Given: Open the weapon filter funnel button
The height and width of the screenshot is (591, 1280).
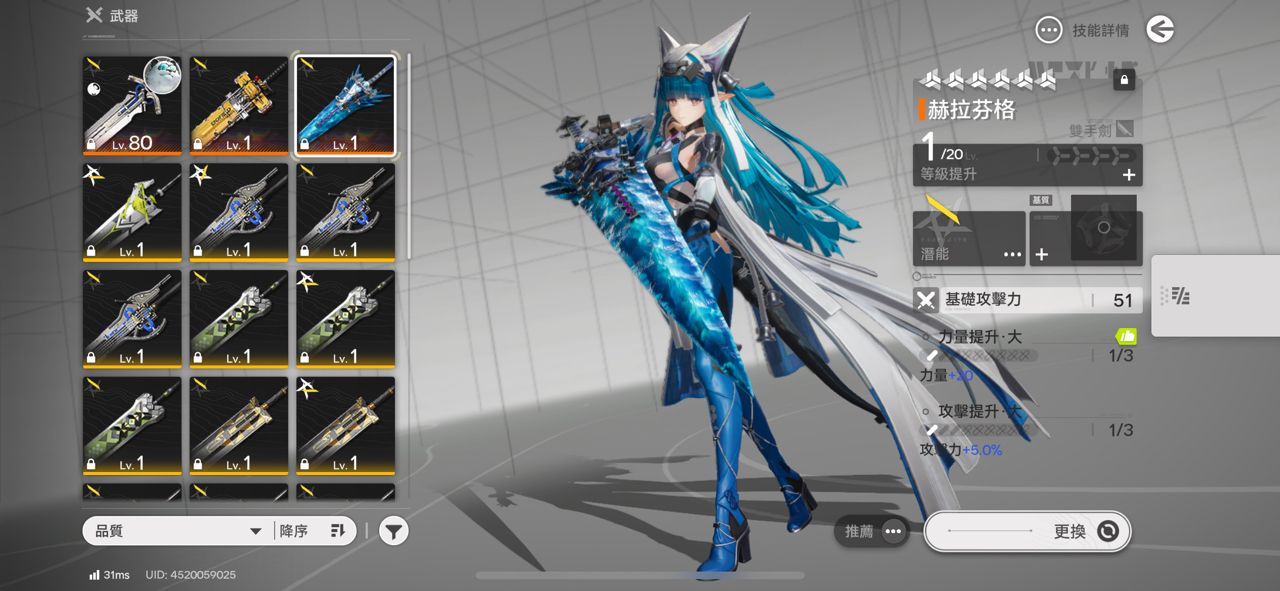Looking at the screenshot, I should [x=394, y=532].
